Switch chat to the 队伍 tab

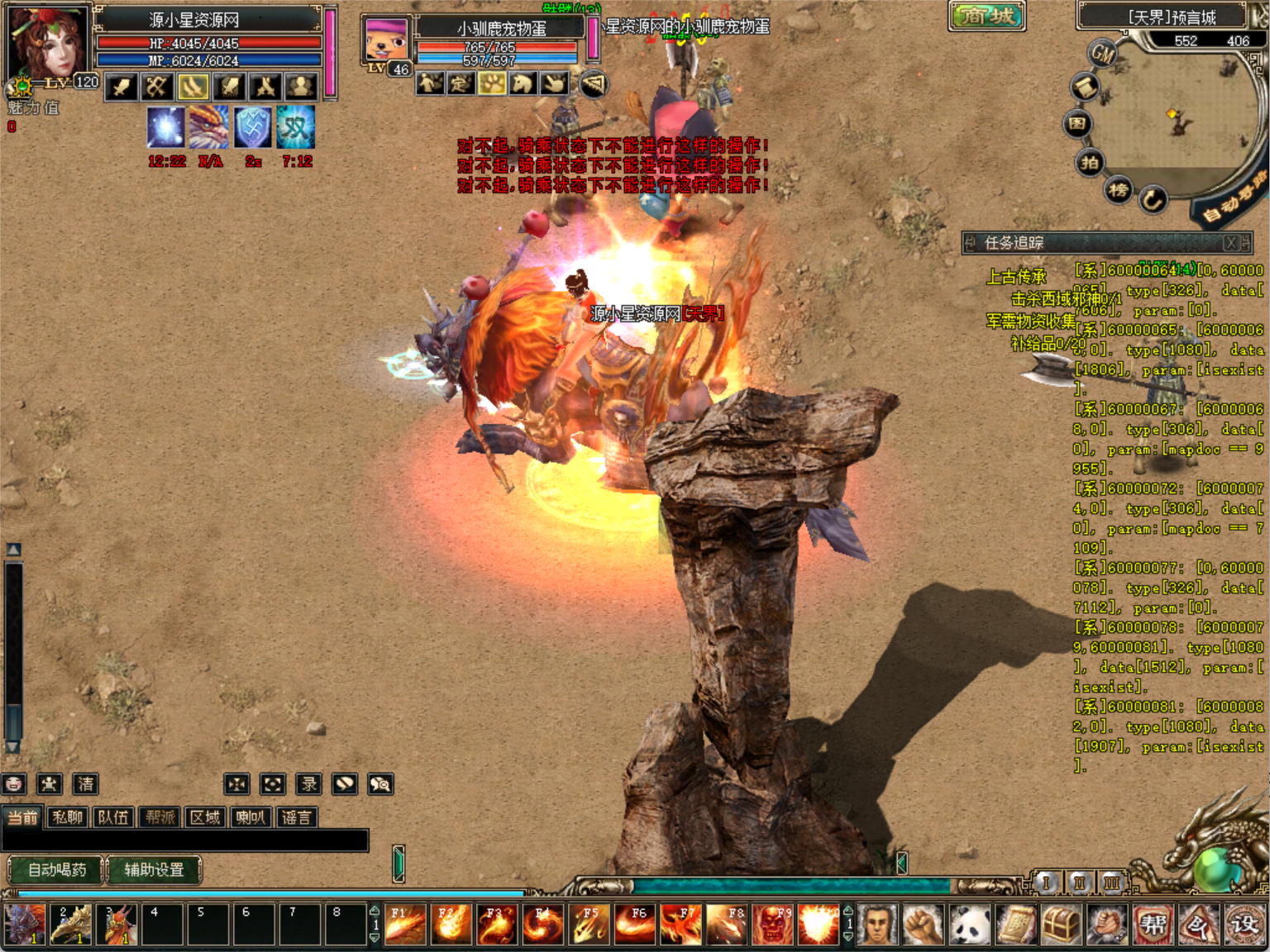coord(113,817)
